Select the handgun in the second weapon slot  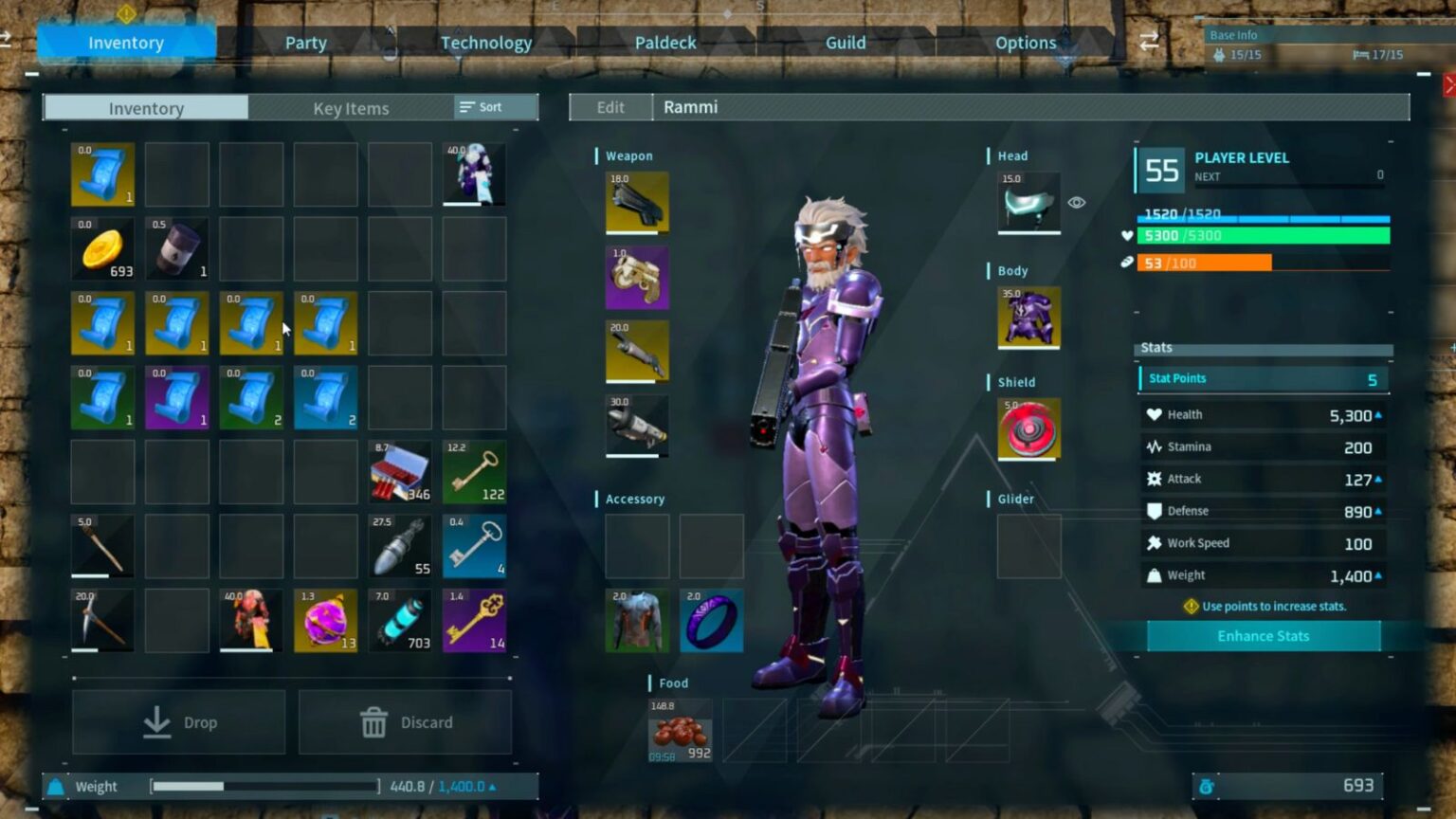(x=636, y=276)
